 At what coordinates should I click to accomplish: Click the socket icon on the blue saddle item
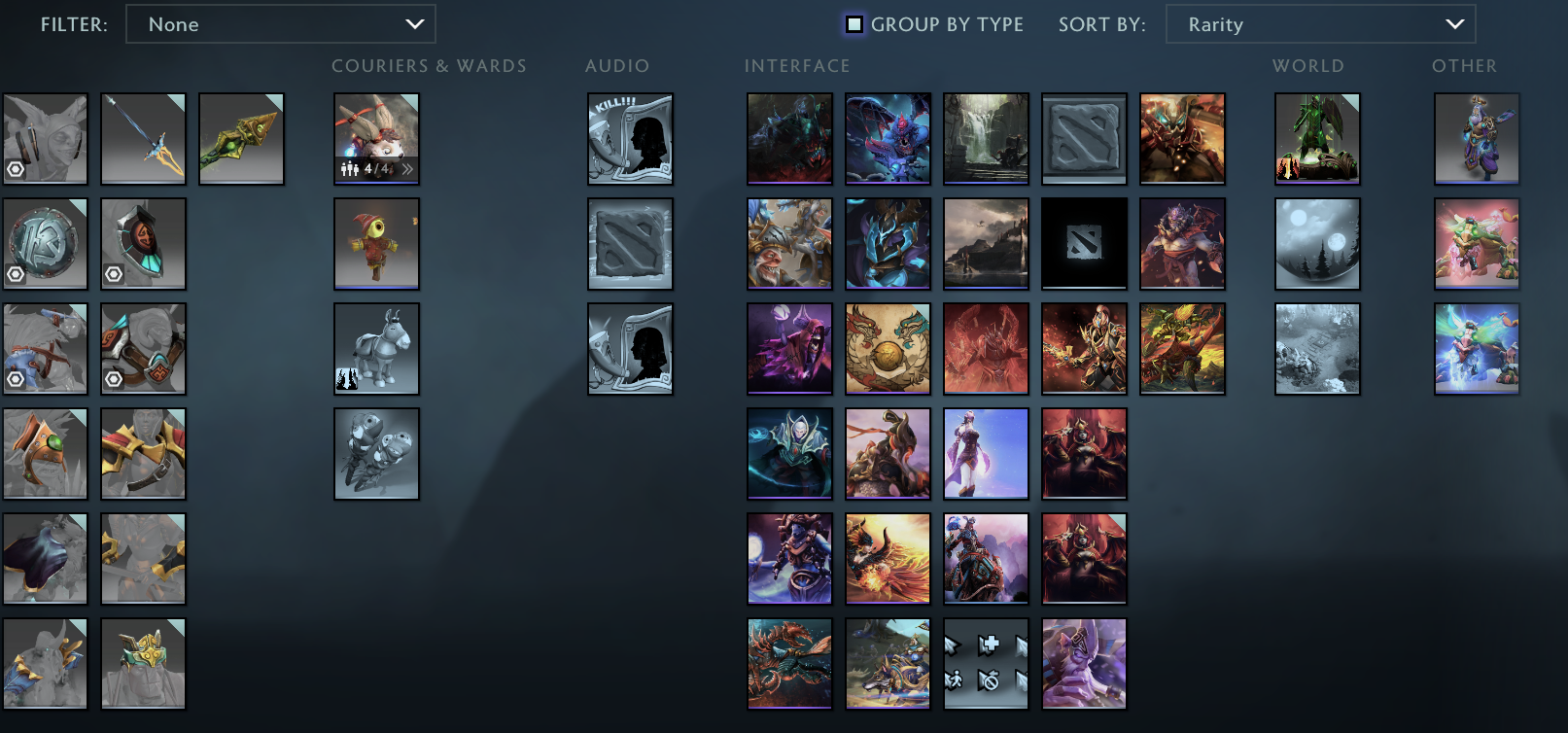tap(16, 380)
